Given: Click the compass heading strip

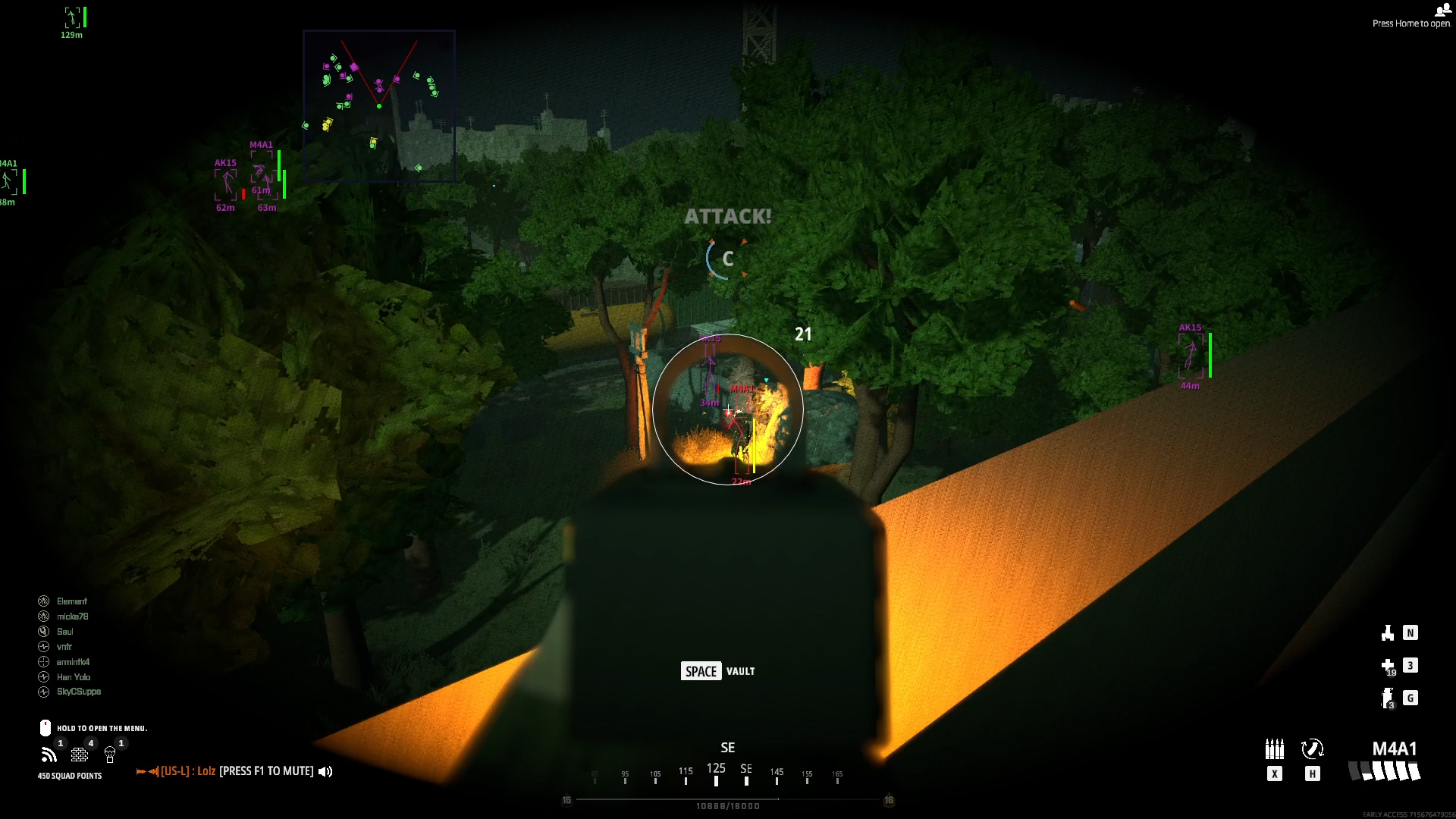Looking at the screenshot, I should [727, 773].
